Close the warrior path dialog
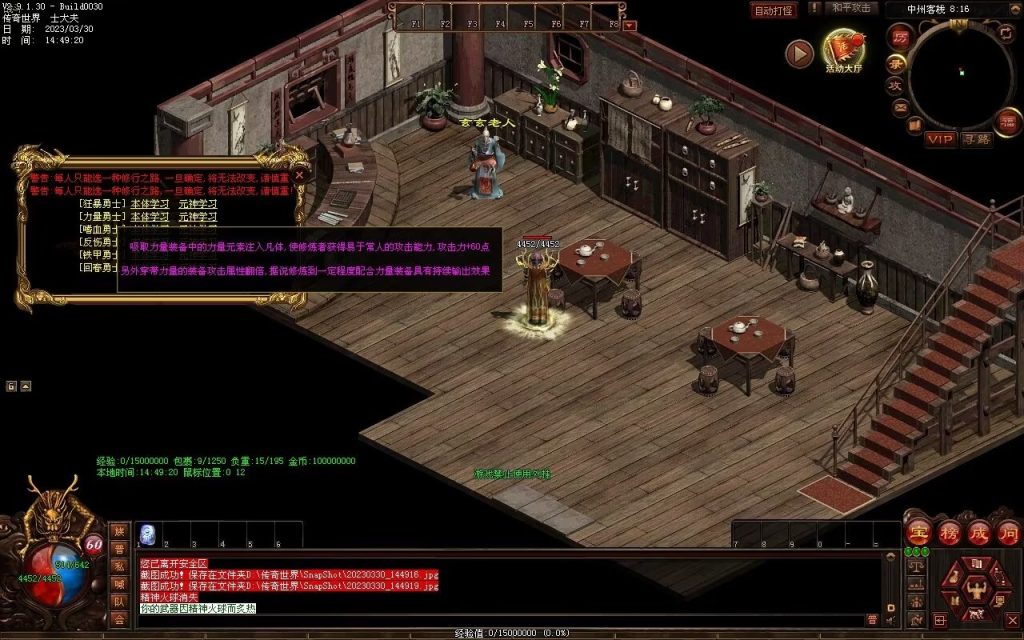The height and width of the screenshot is (640, 1024). pyautogui.click(x=298, y=174)
